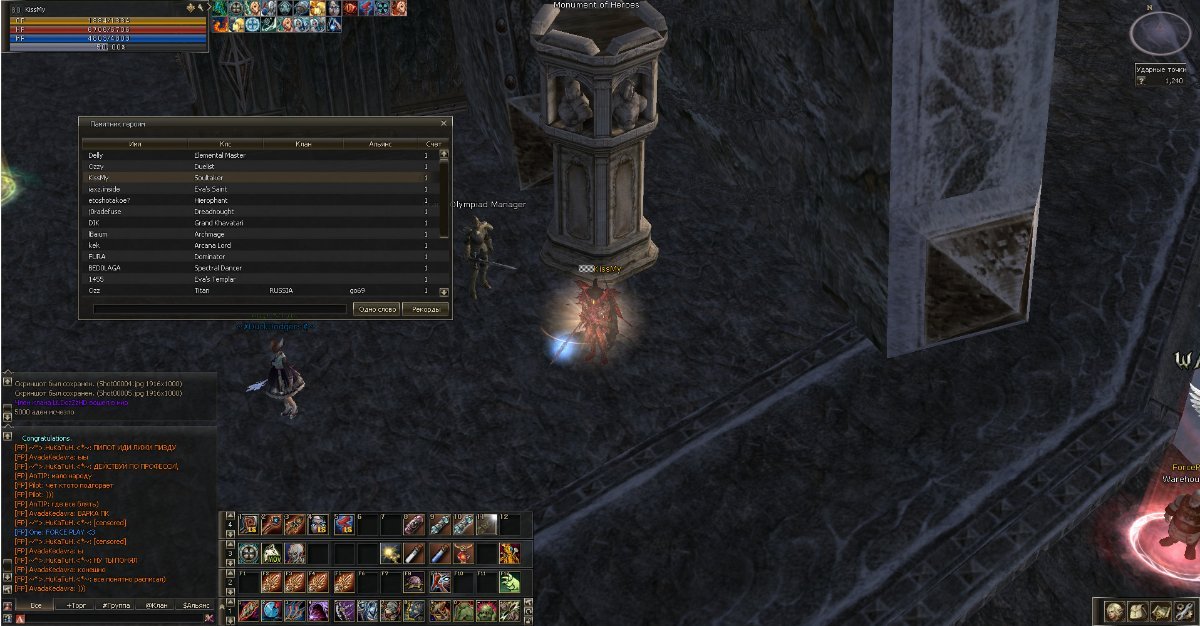Use the green creature skill in slot F12
Image resolution: width=1200 pixels, height=626 pixels.
coord(510,582)
